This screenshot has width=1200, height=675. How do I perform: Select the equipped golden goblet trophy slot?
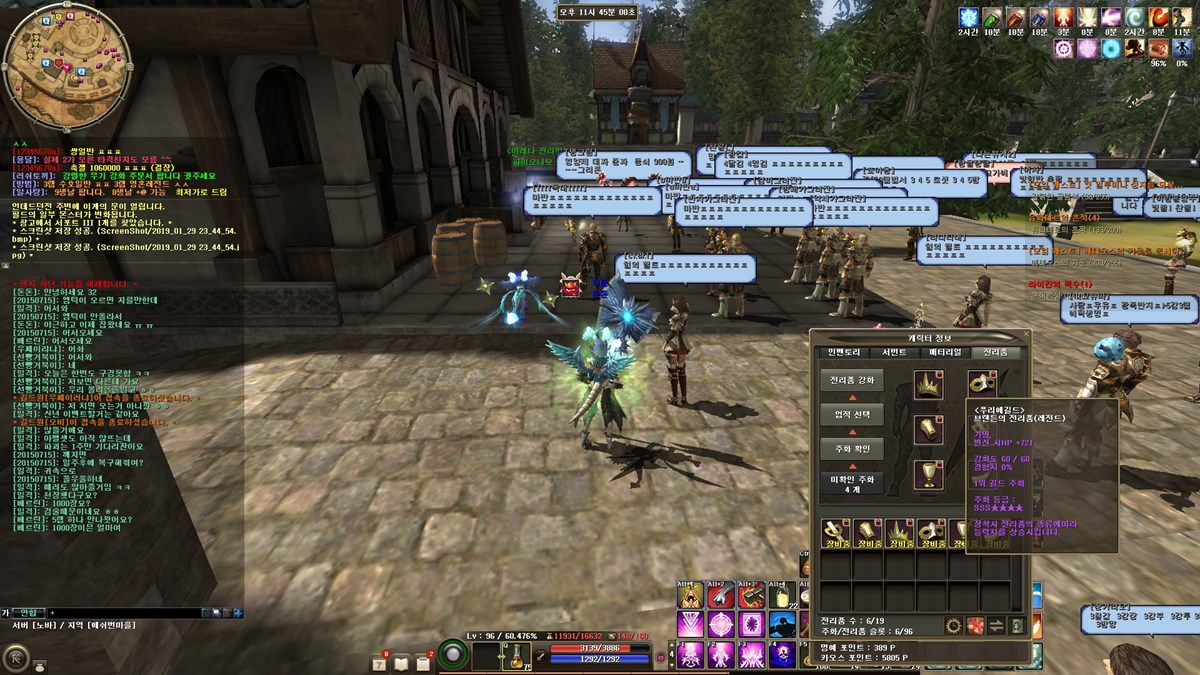(930, 473)
